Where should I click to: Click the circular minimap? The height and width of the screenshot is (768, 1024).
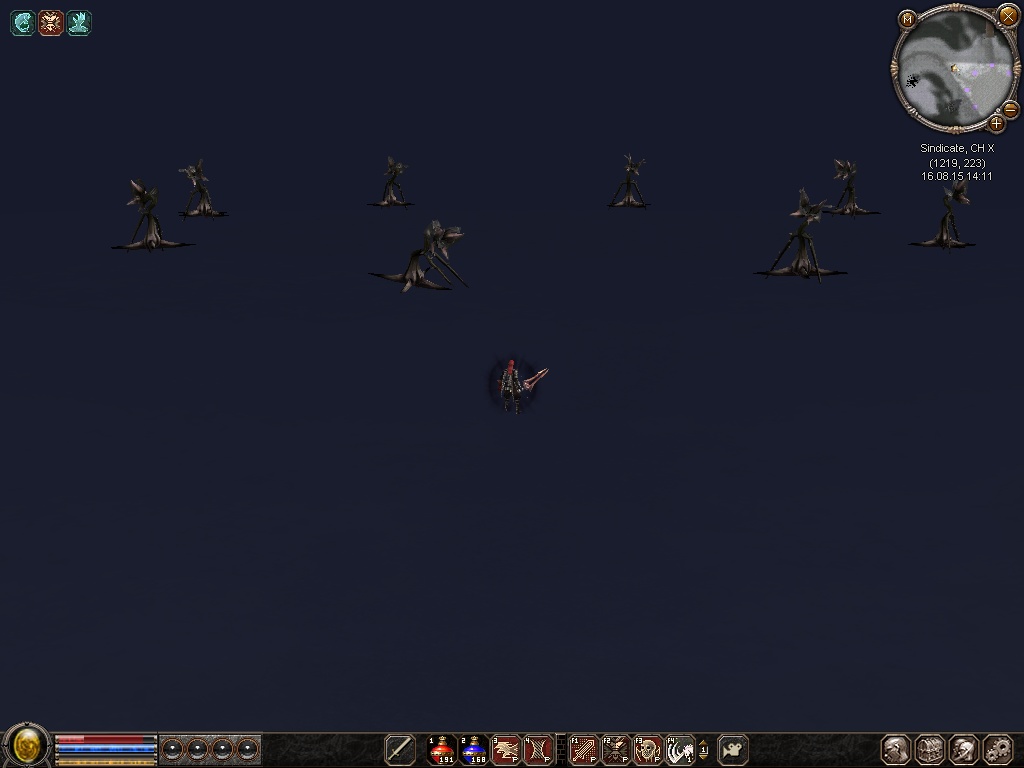[953, 70]
